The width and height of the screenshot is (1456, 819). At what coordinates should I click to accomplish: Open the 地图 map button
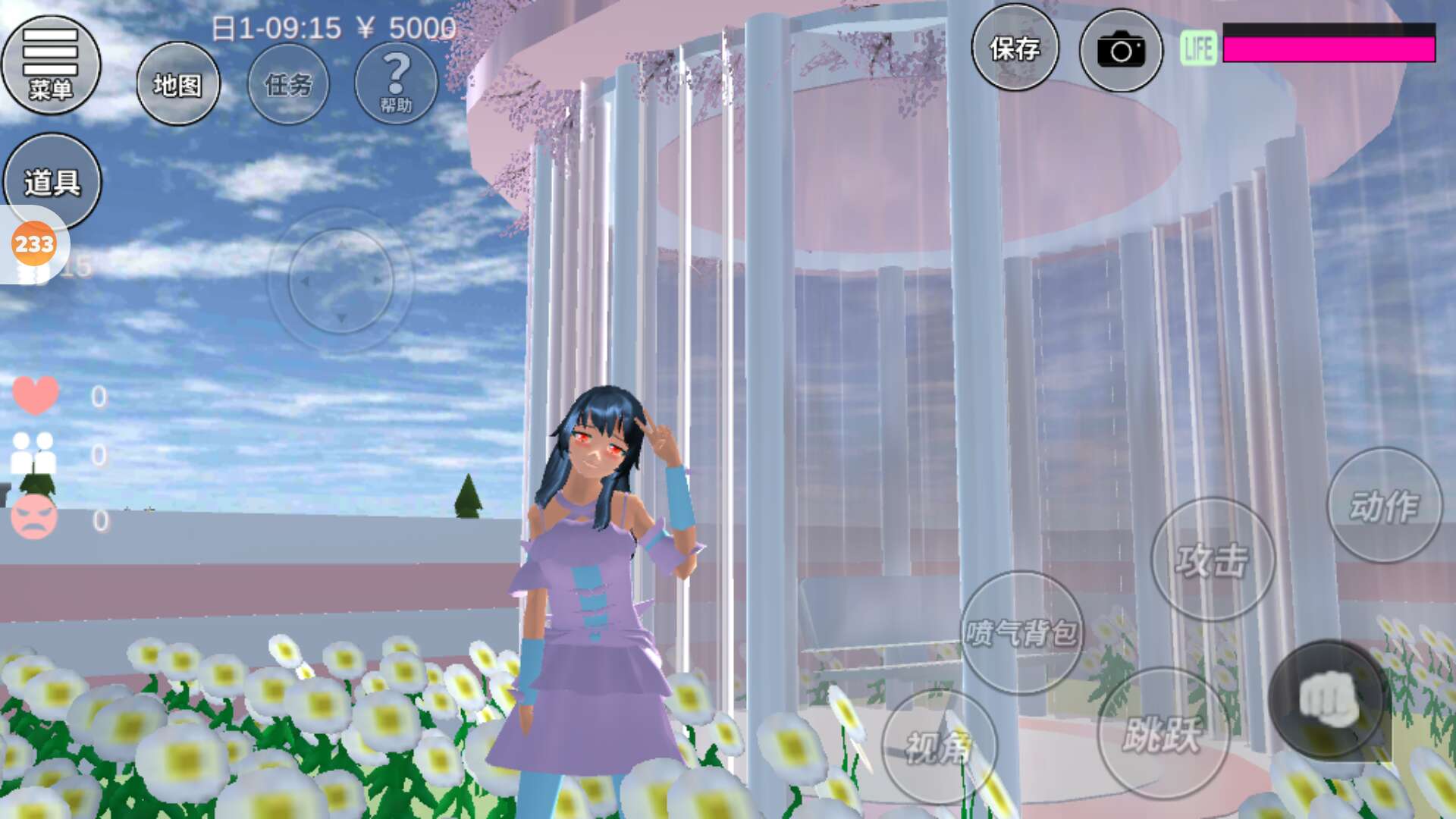pos(178,84)
